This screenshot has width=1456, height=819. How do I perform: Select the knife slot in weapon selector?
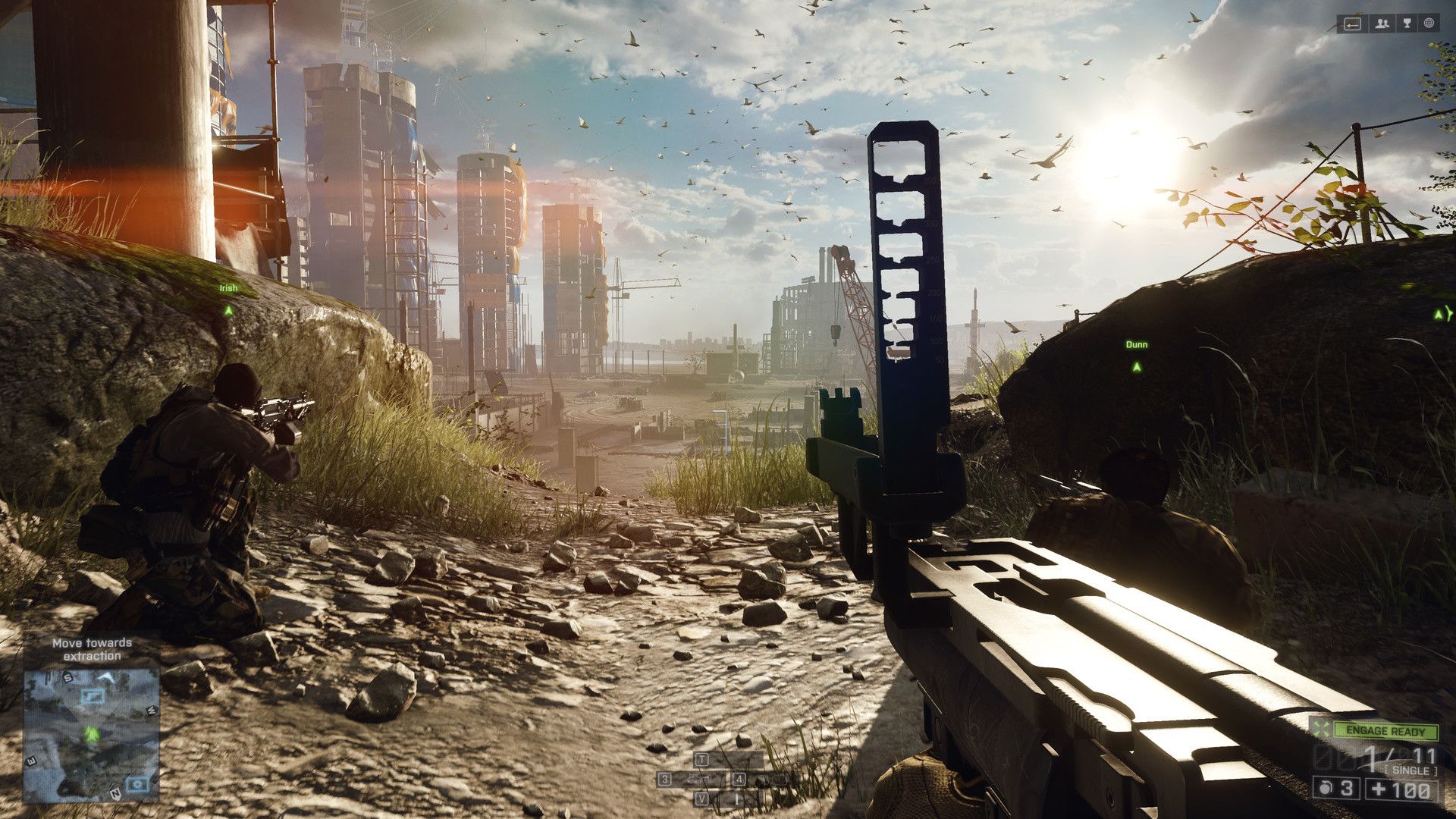point(734,798)
